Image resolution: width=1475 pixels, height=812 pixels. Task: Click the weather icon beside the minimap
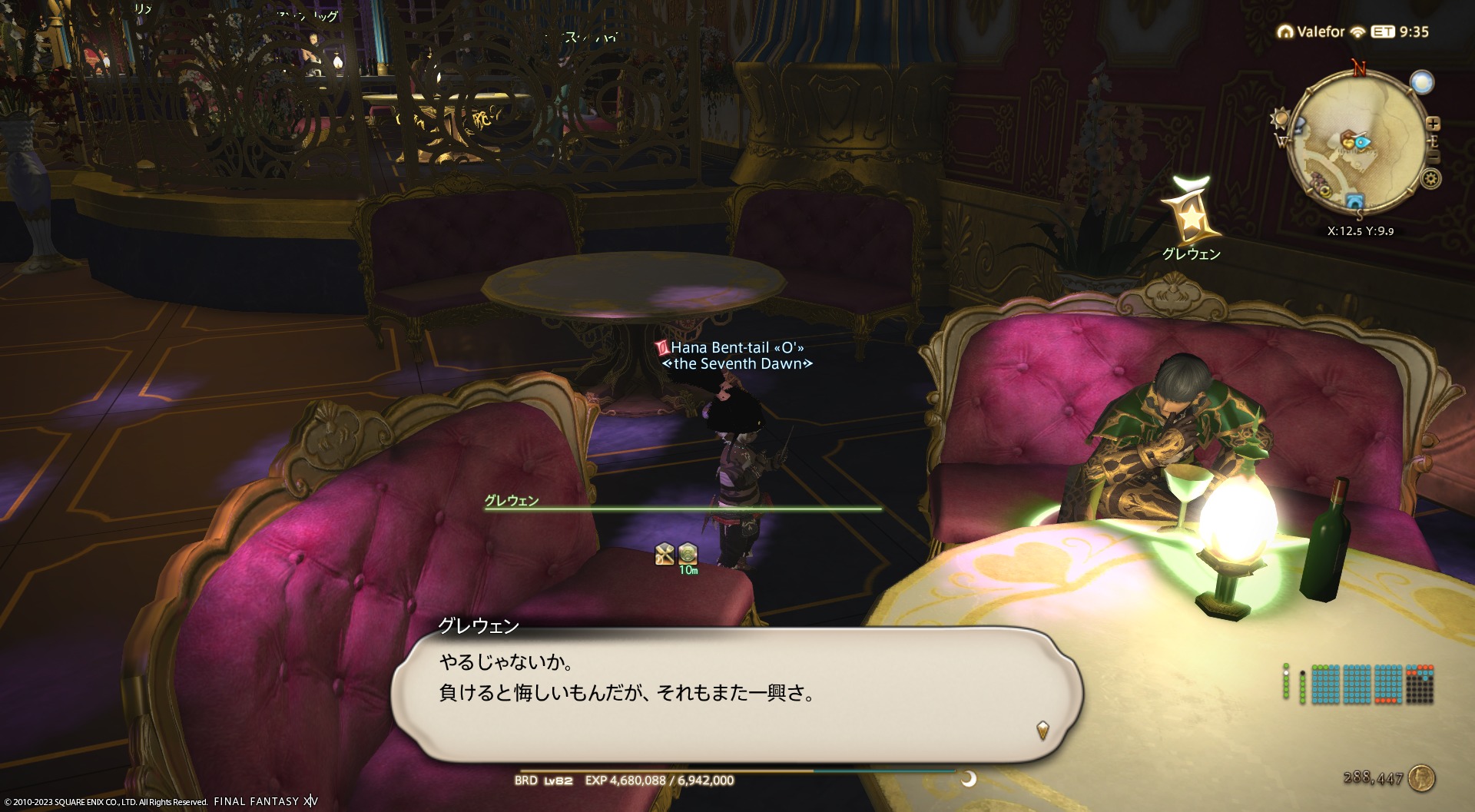pyautogui.click(x=1422, y=82)
